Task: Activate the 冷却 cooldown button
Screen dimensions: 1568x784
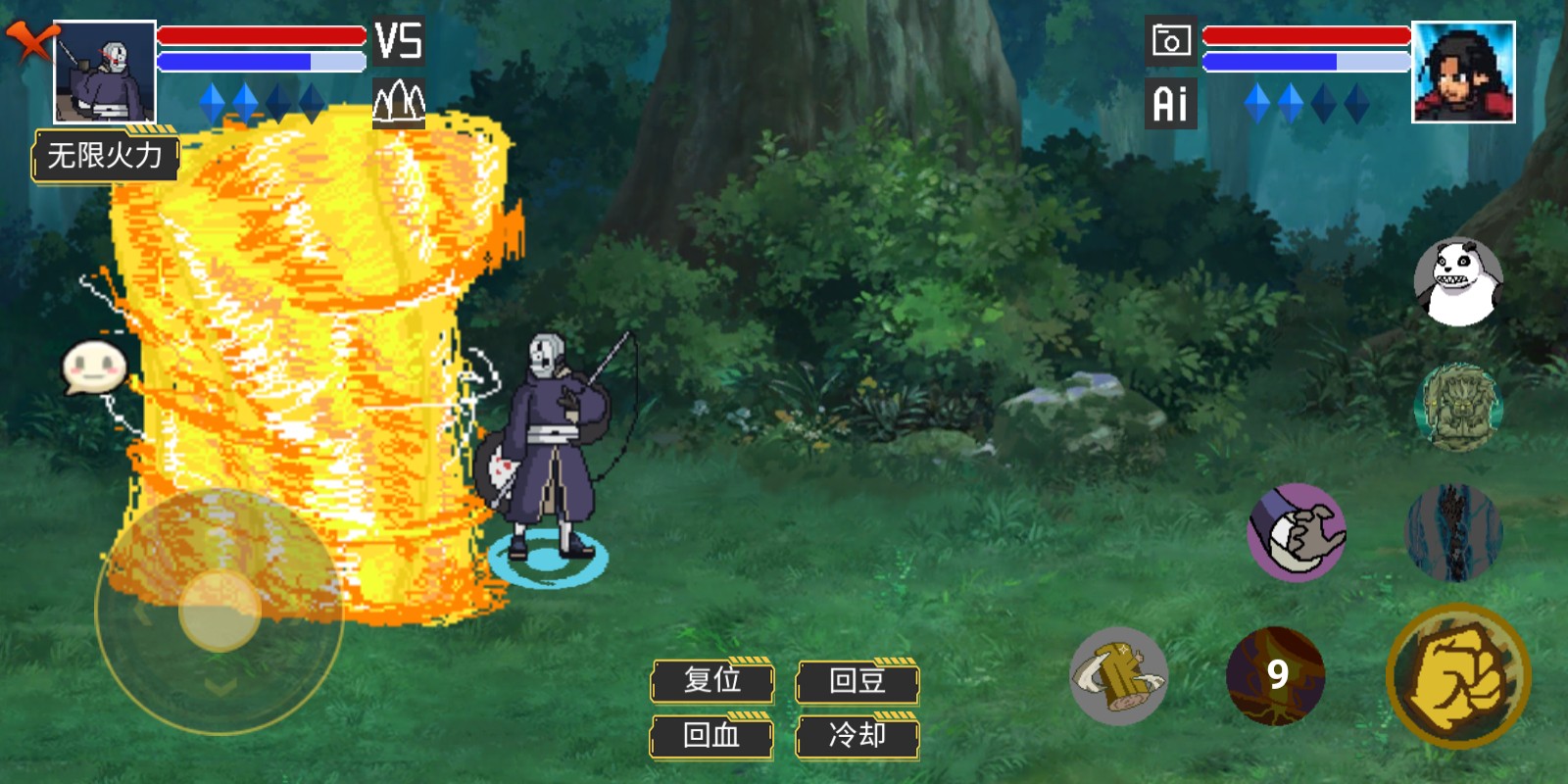Action: (x=857, y=736)
